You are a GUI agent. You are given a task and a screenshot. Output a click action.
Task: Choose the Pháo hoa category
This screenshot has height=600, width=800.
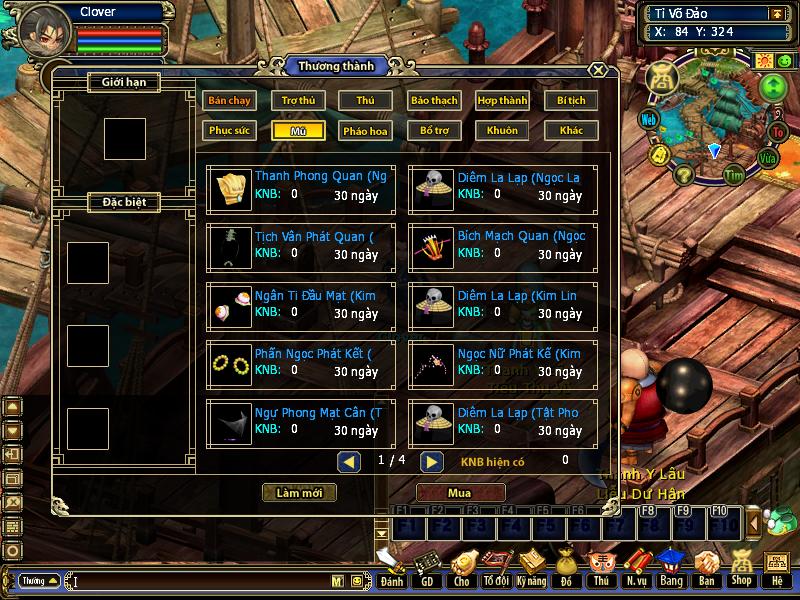click(x=366, y=130)
